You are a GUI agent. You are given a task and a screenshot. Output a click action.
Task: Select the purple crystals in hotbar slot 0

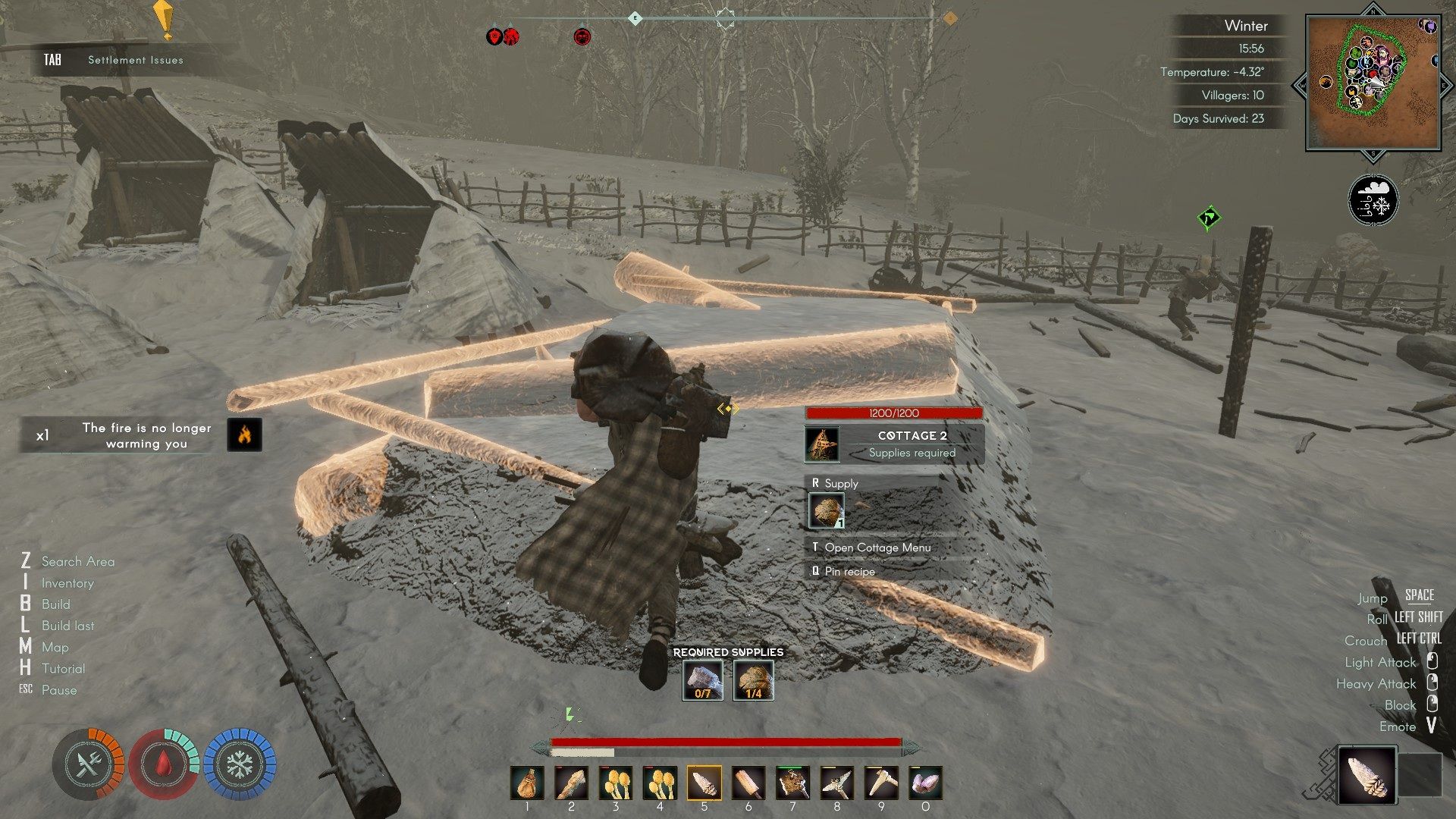pos(925,783)
